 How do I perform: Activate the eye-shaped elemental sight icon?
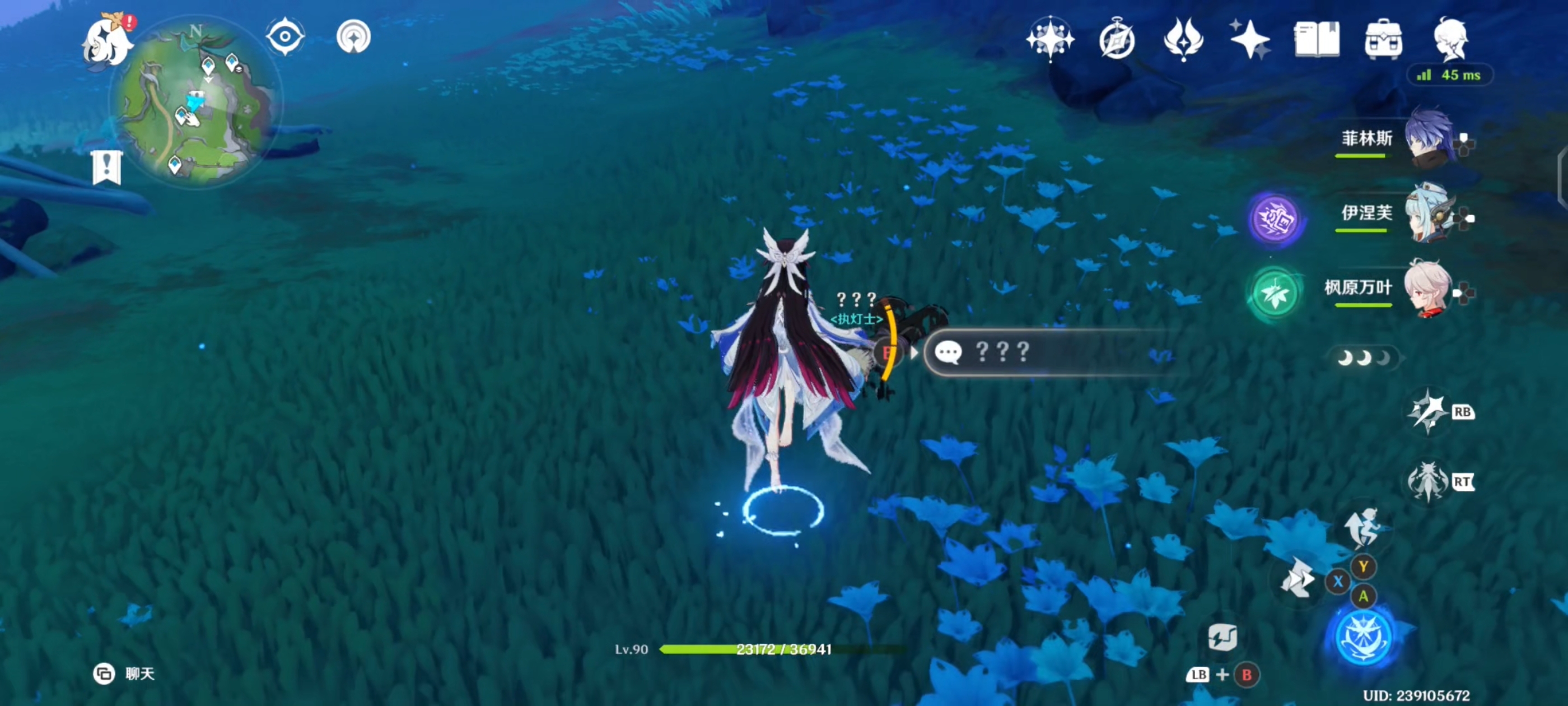tap(285, 36)
